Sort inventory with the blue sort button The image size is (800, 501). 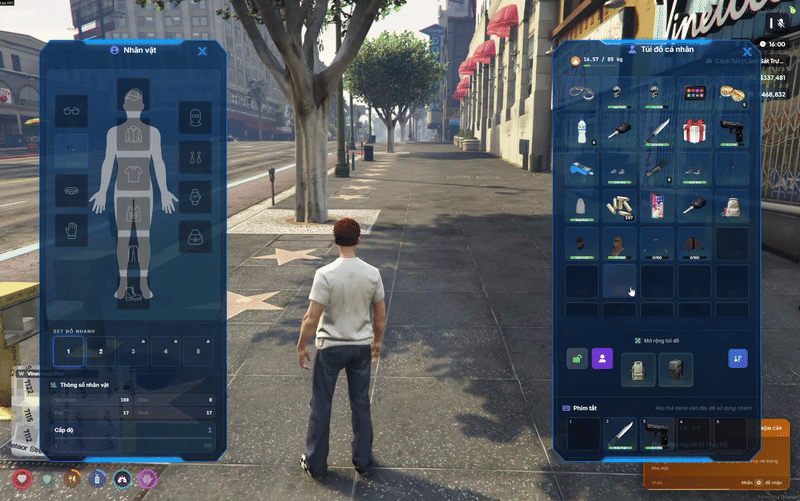[738, 358]
